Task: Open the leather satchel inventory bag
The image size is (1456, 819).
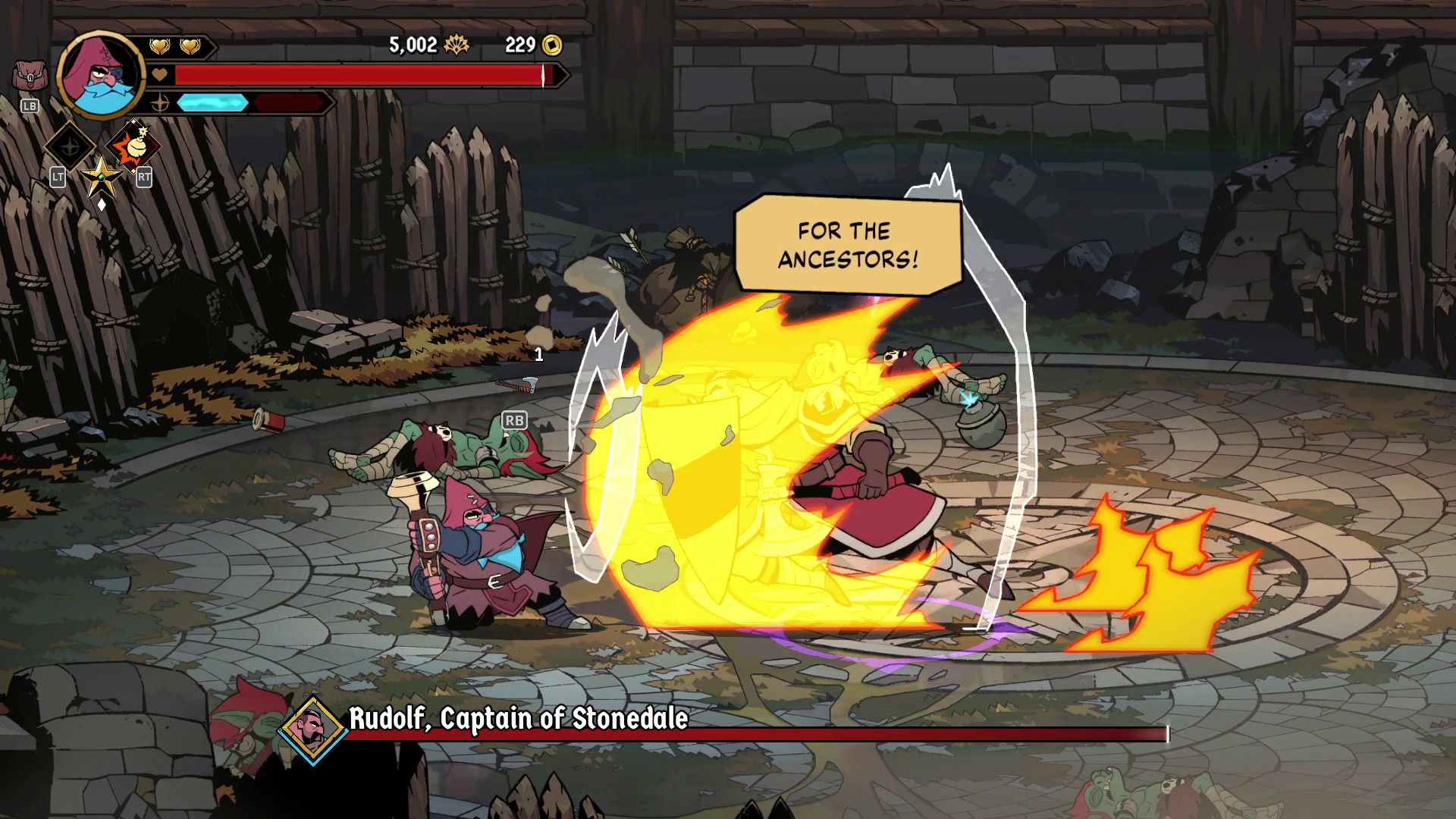Action: tap(30, 77)
